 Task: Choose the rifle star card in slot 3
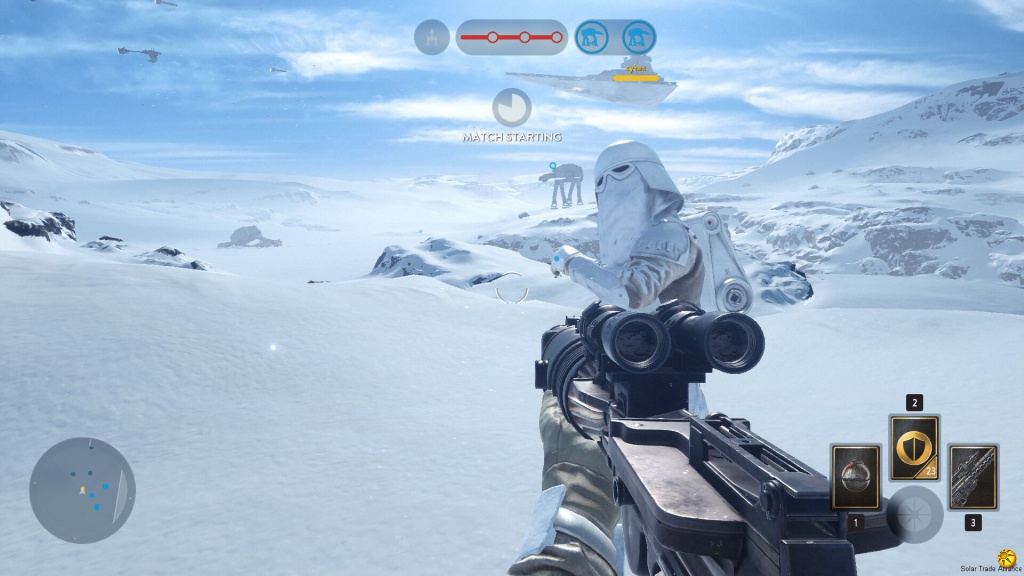click(973, 477)
